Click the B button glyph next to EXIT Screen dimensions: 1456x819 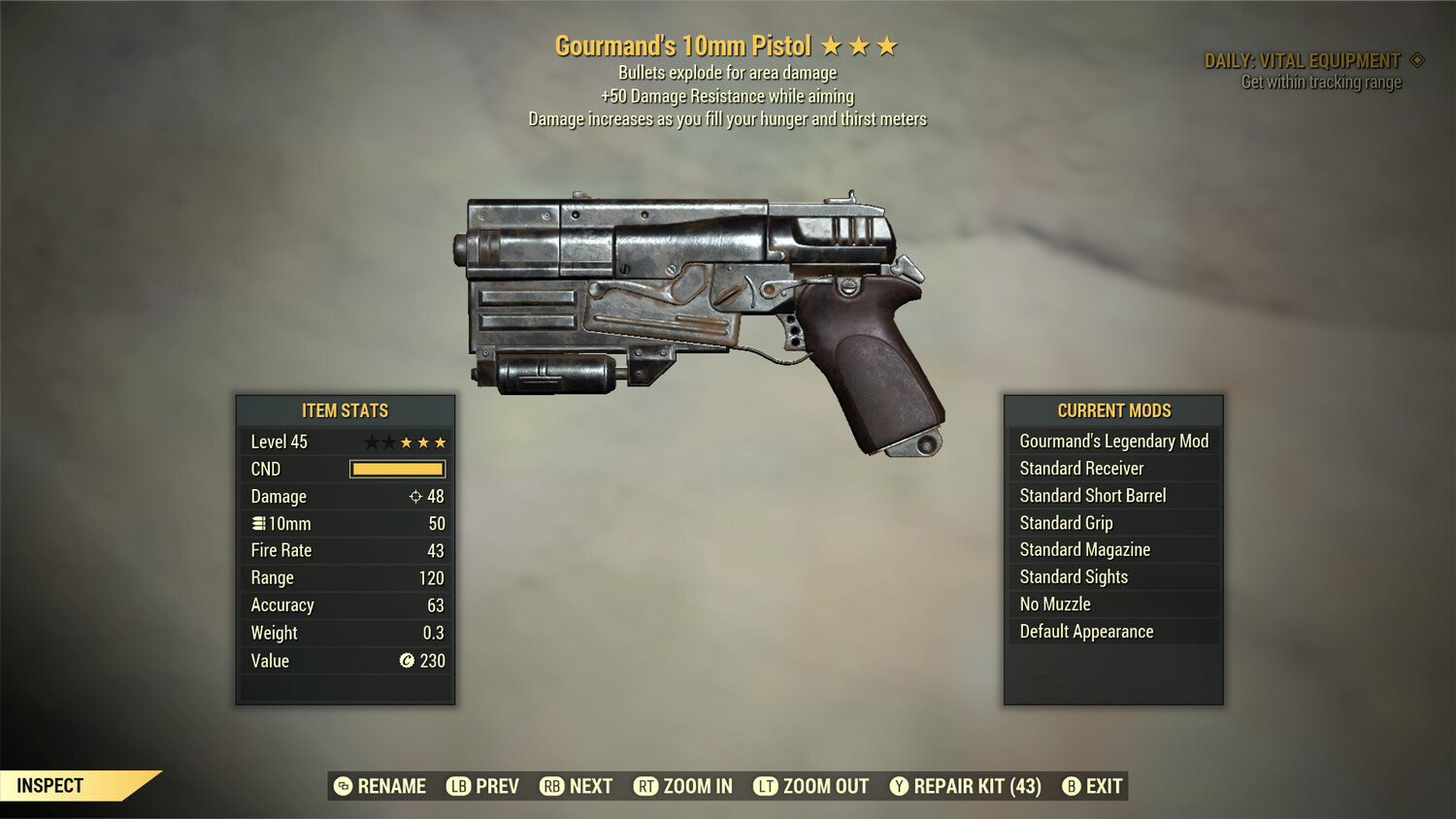point(1072,786)
